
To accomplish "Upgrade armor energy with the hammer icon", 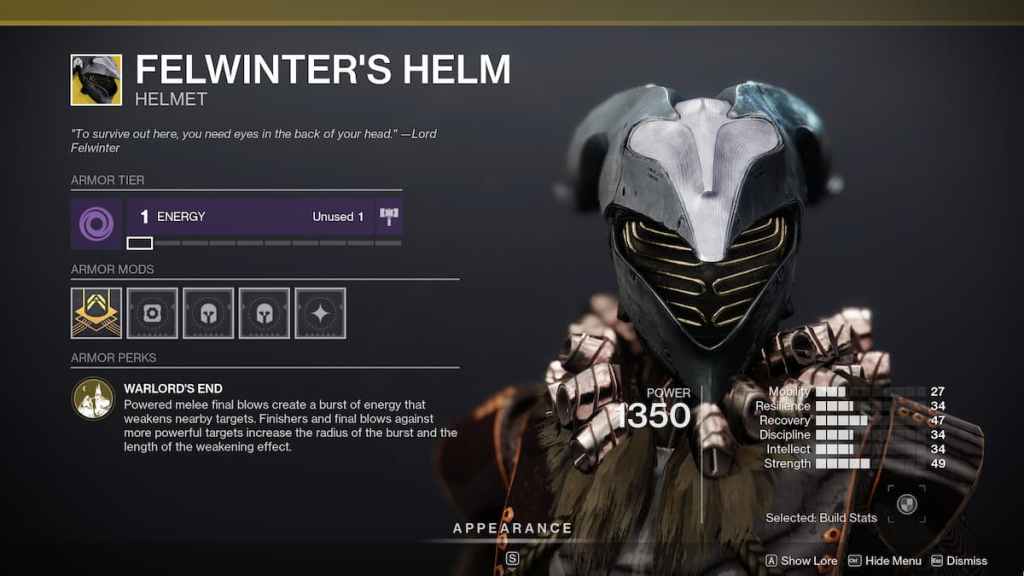I will point(389,216).
